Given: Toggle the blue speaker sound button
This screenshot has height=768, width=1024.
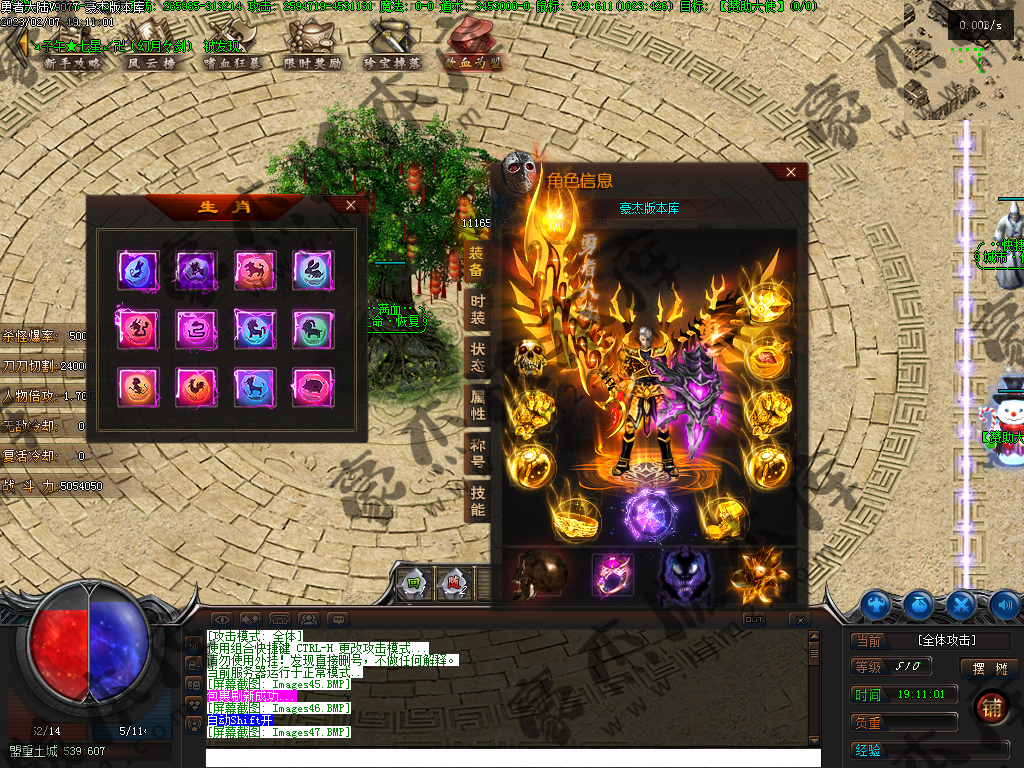Looking at the screenshot, I should tap(1003, 605).
